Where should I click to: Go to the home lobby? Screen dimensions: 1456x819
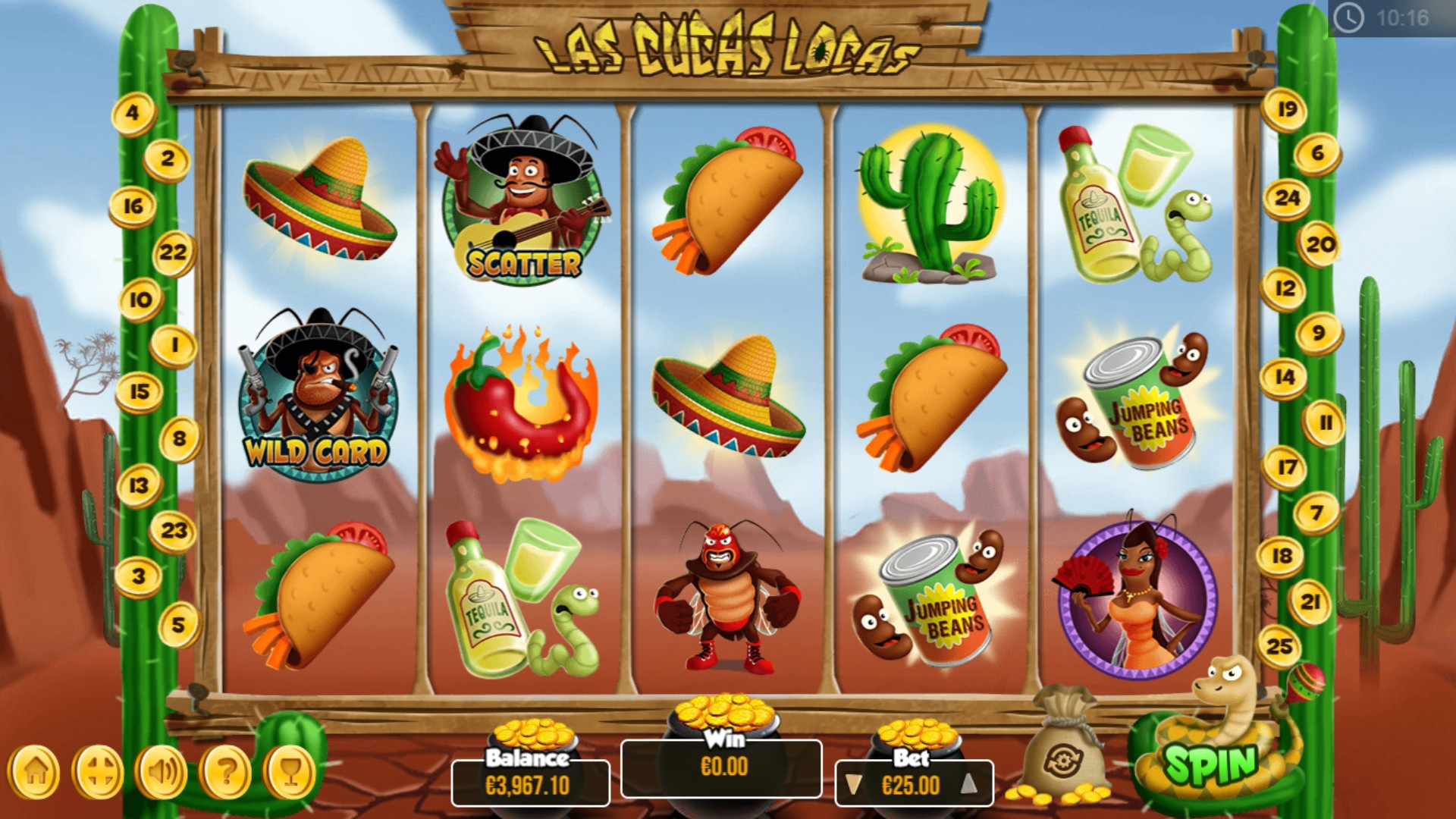(35, 772)
